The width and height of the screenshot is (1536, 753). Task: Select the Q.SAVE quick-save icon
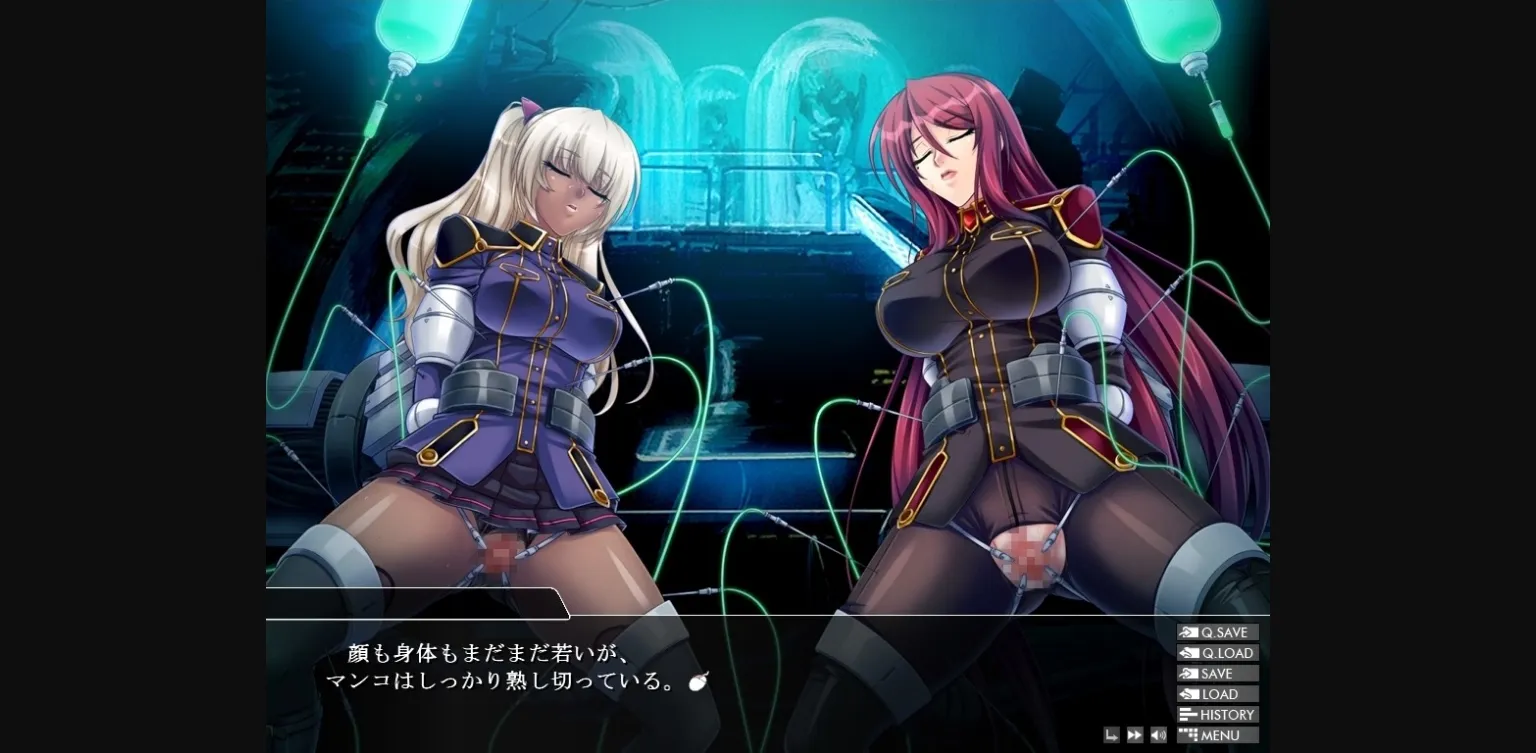(1188, 631)
